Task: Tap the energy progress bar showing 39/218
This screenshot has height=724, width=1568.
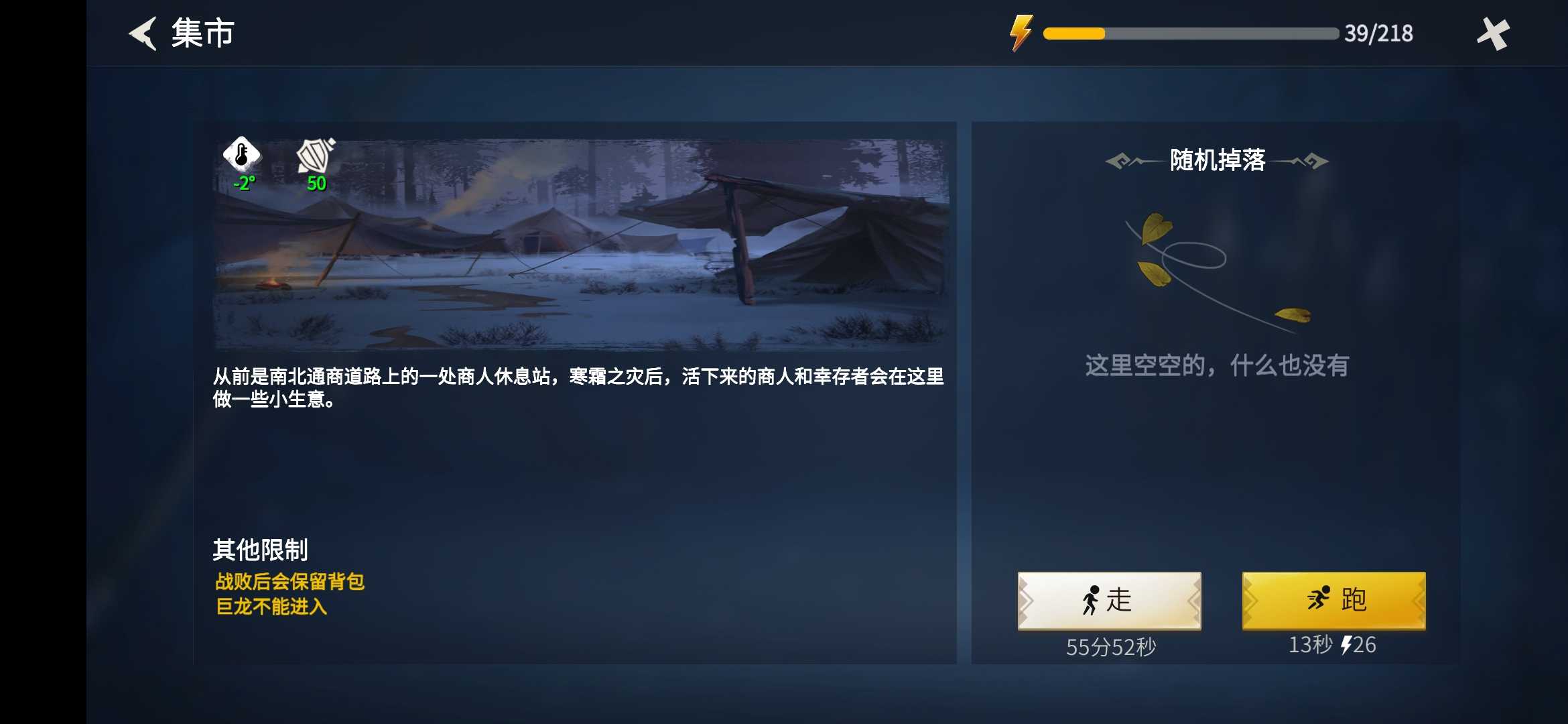Action: pyautogui.click(x=1193, y=32)
